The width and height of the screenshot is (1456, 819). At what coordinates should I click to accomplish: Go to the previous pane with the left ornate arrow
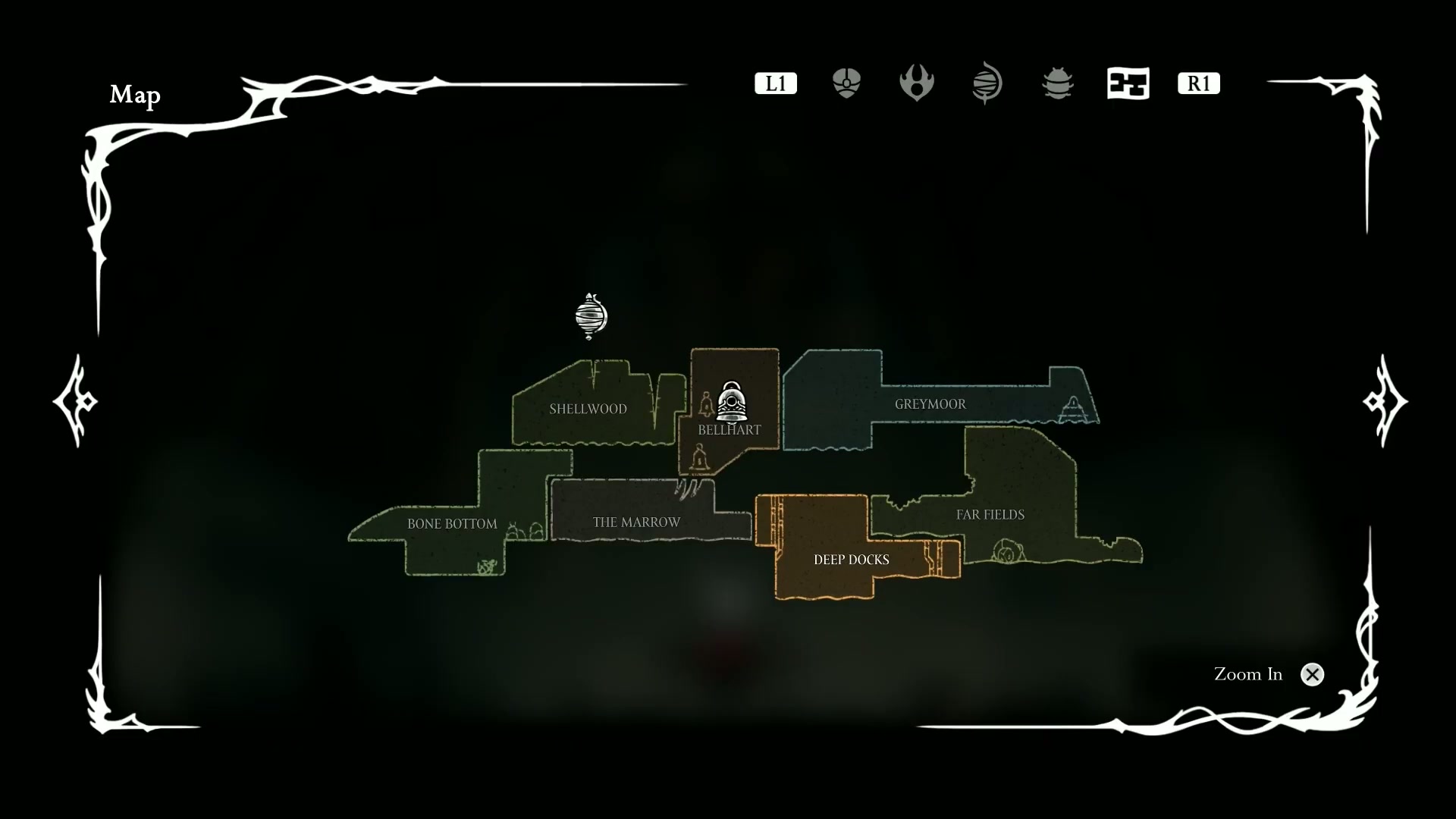[75, 400]
